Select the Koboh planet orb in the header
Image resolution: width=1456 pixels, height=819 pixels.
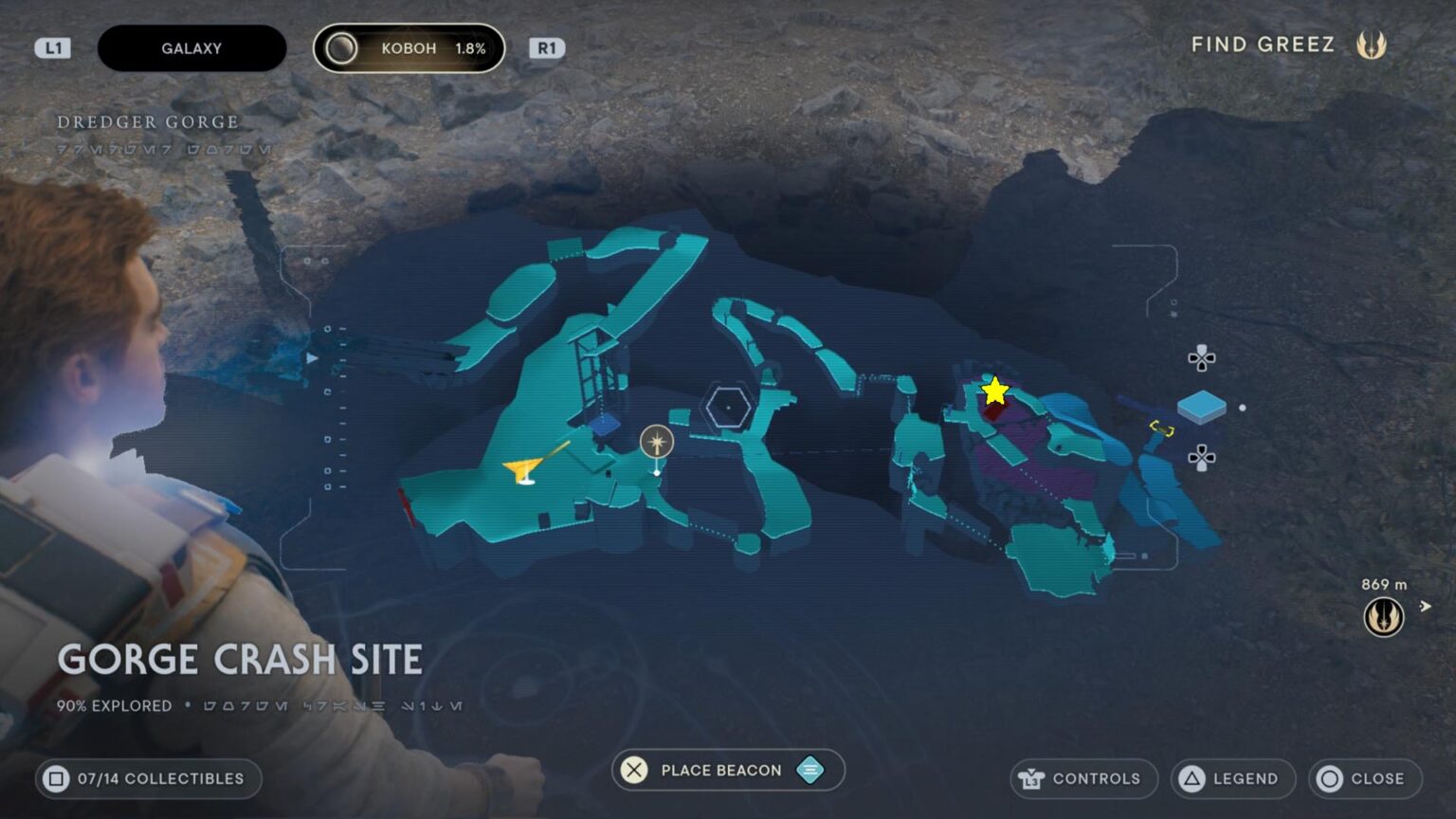(340, 47)
